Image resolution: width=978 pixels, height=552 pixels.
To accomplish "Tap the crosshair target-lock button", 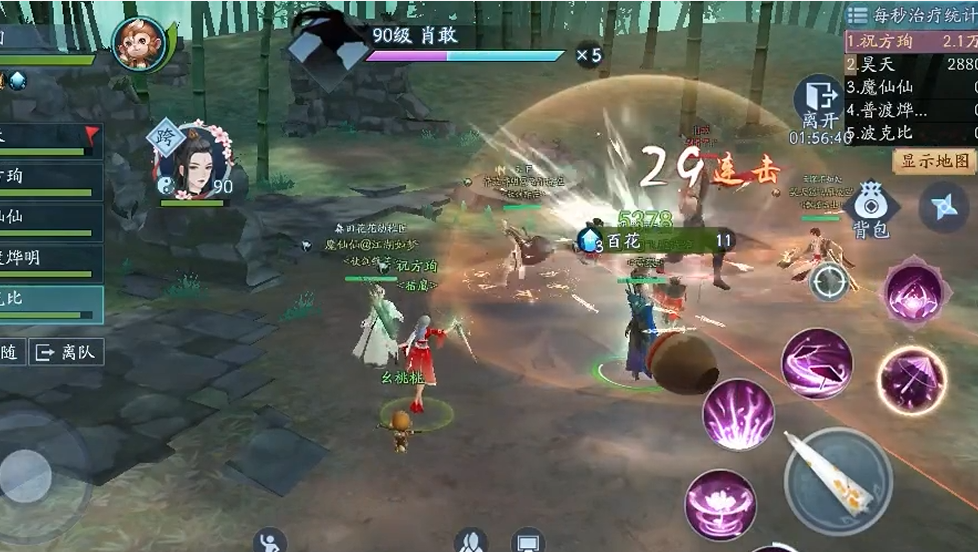I will 829,282.
